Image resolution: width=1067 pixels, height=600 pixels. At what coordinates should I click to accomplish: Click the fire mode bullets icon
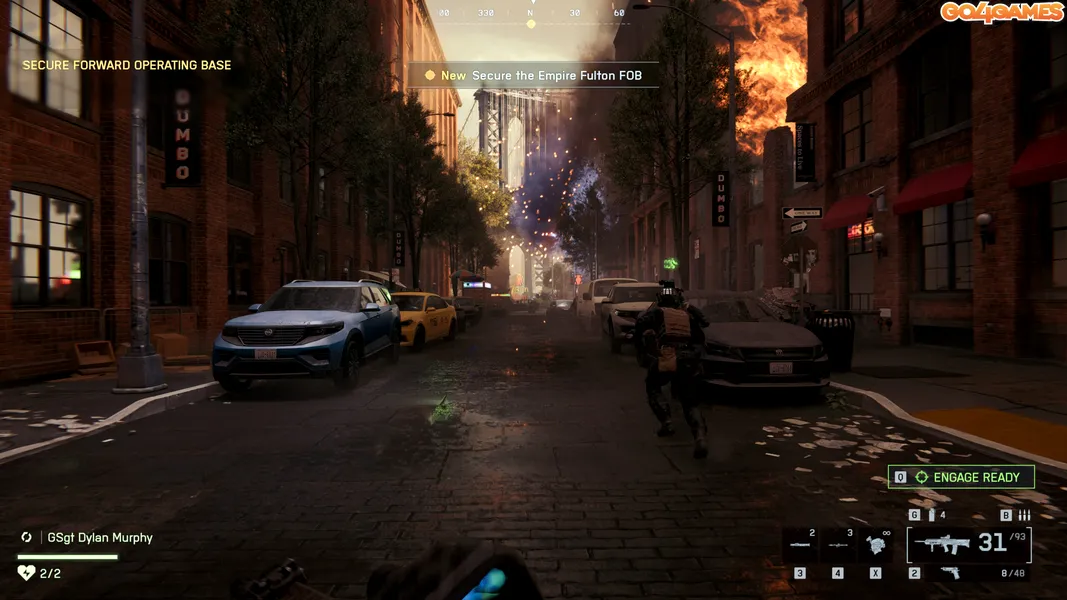(x=1023, y=515)
